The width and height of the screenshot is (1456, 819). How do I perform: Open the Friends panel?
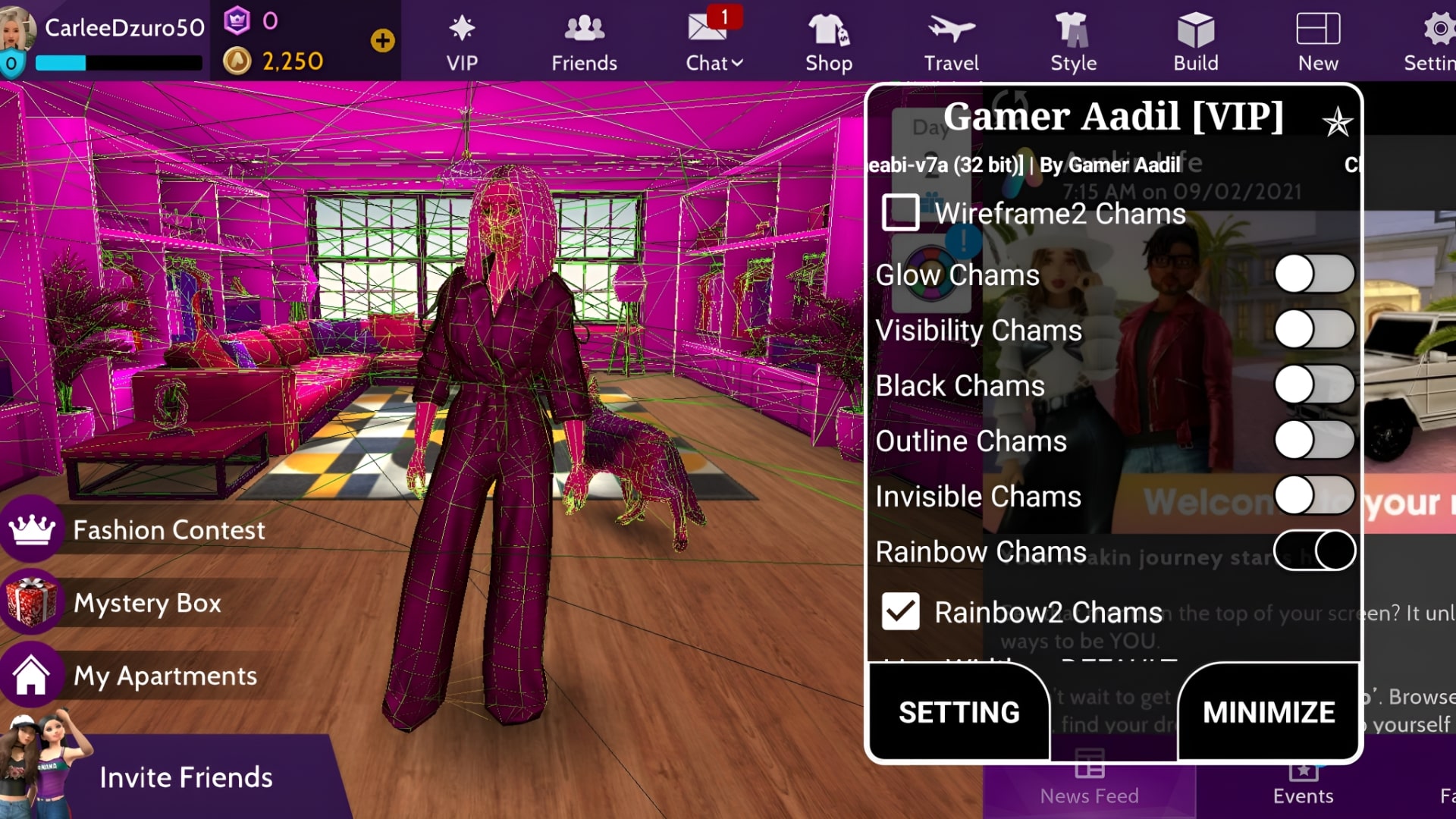click(584, 42)
